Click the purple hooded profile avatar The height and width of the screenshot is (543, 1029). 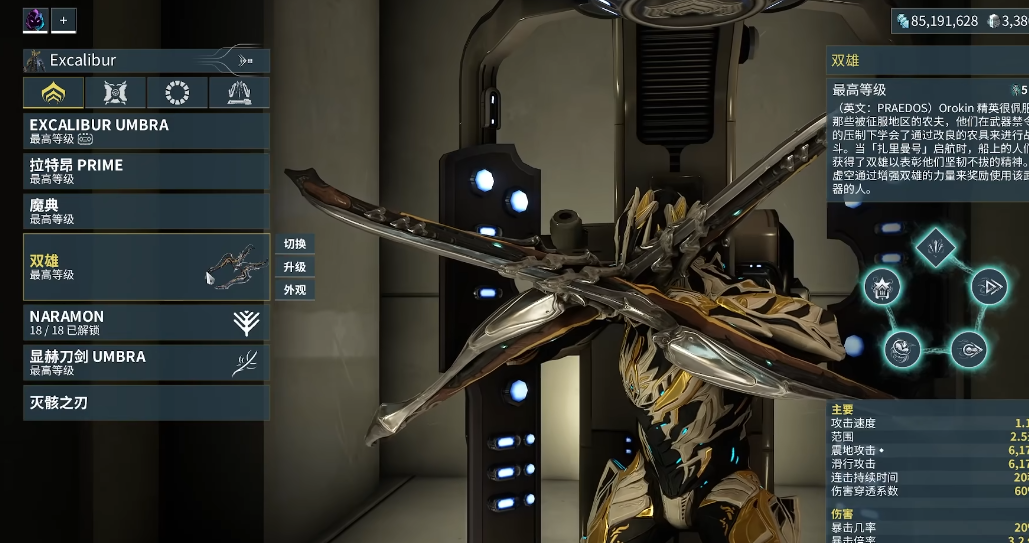click(x=35, y=19)
